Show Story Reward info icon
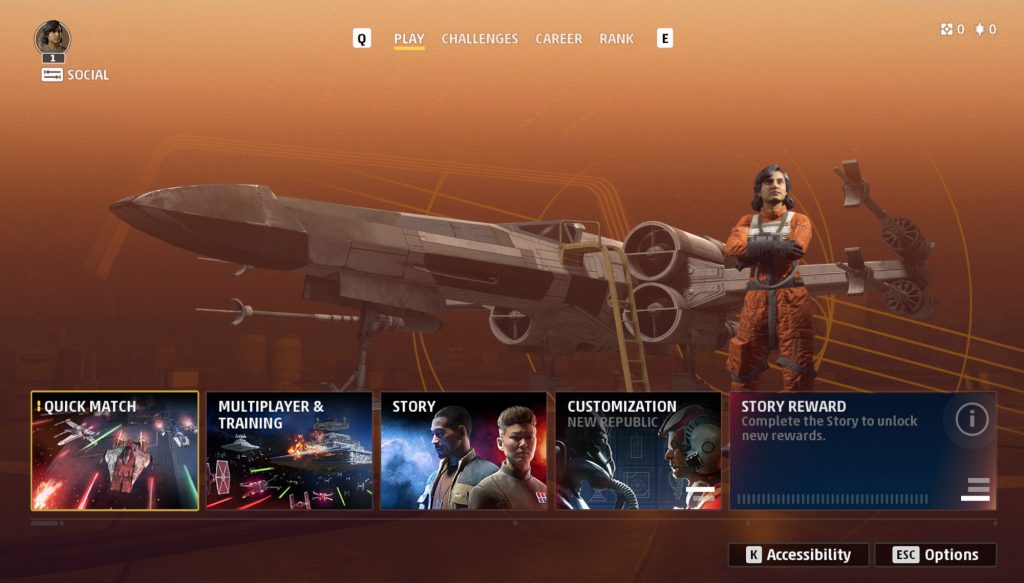Image resolution: width=1024 pixels, height=583 pixels. (x=971, y=419)
